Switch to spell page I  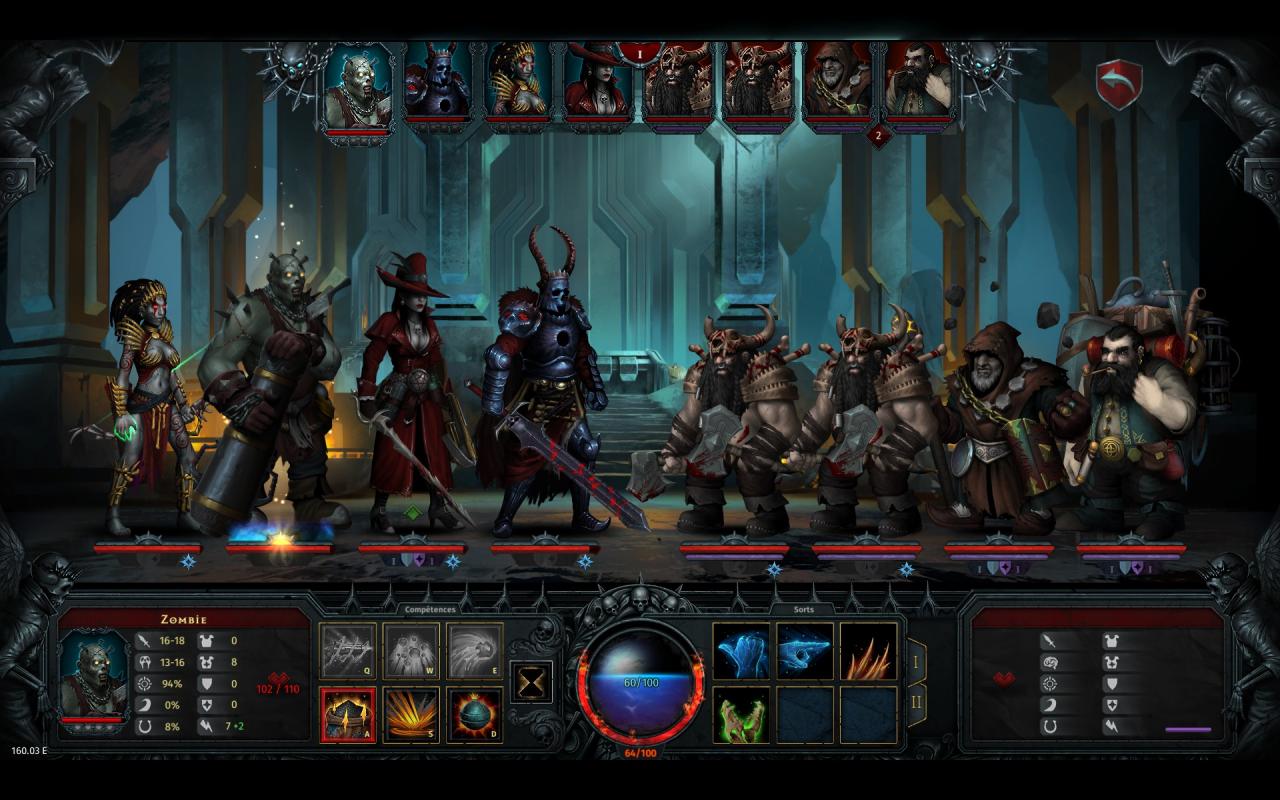(x=914, y=660)
